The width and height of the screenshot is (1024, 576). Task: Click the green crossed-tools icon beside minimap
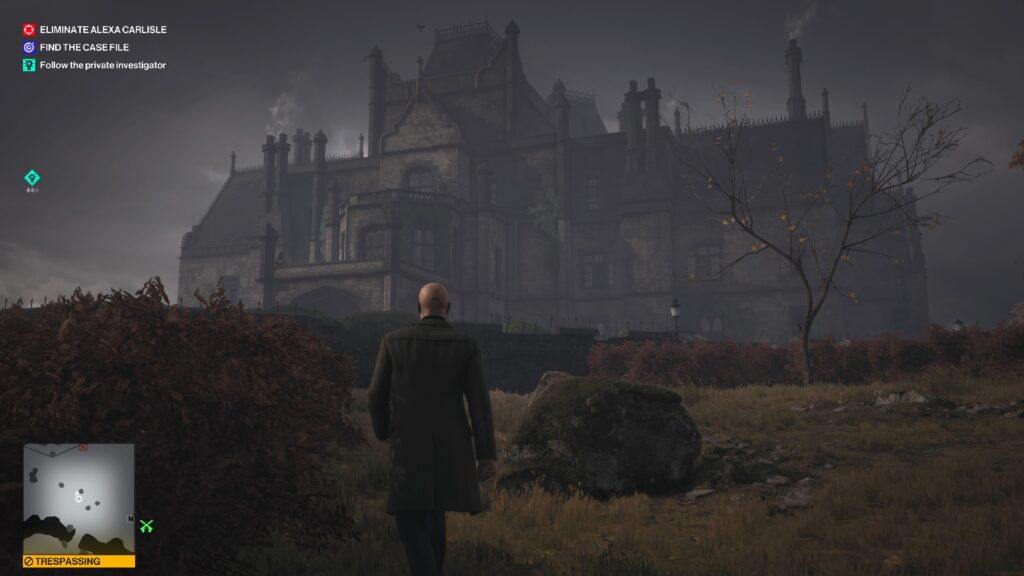147,525
